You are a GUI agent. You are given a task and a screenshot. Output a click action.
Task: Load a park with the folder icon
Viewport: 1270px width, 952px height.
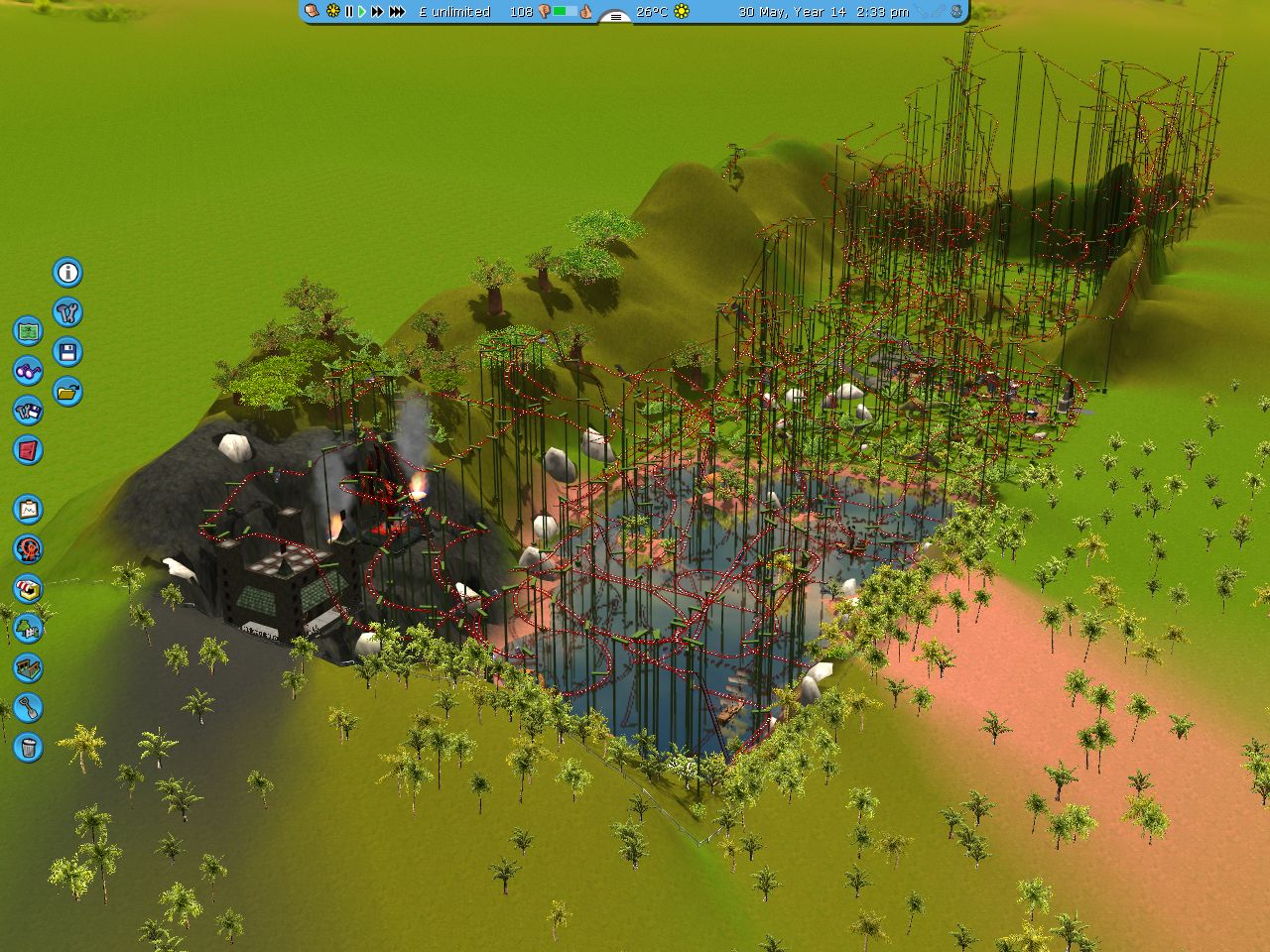pos(67,392)
